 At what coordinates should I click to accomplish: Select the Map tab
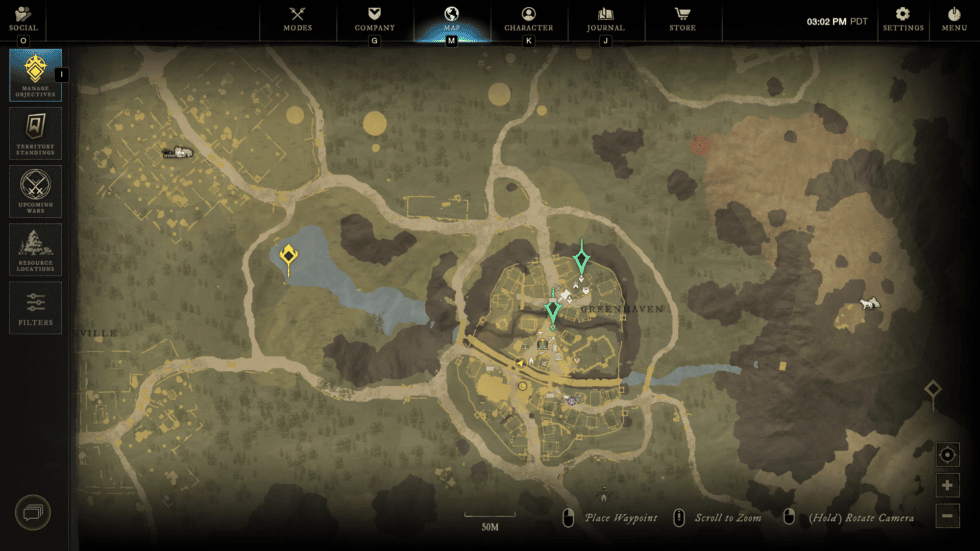451,19
